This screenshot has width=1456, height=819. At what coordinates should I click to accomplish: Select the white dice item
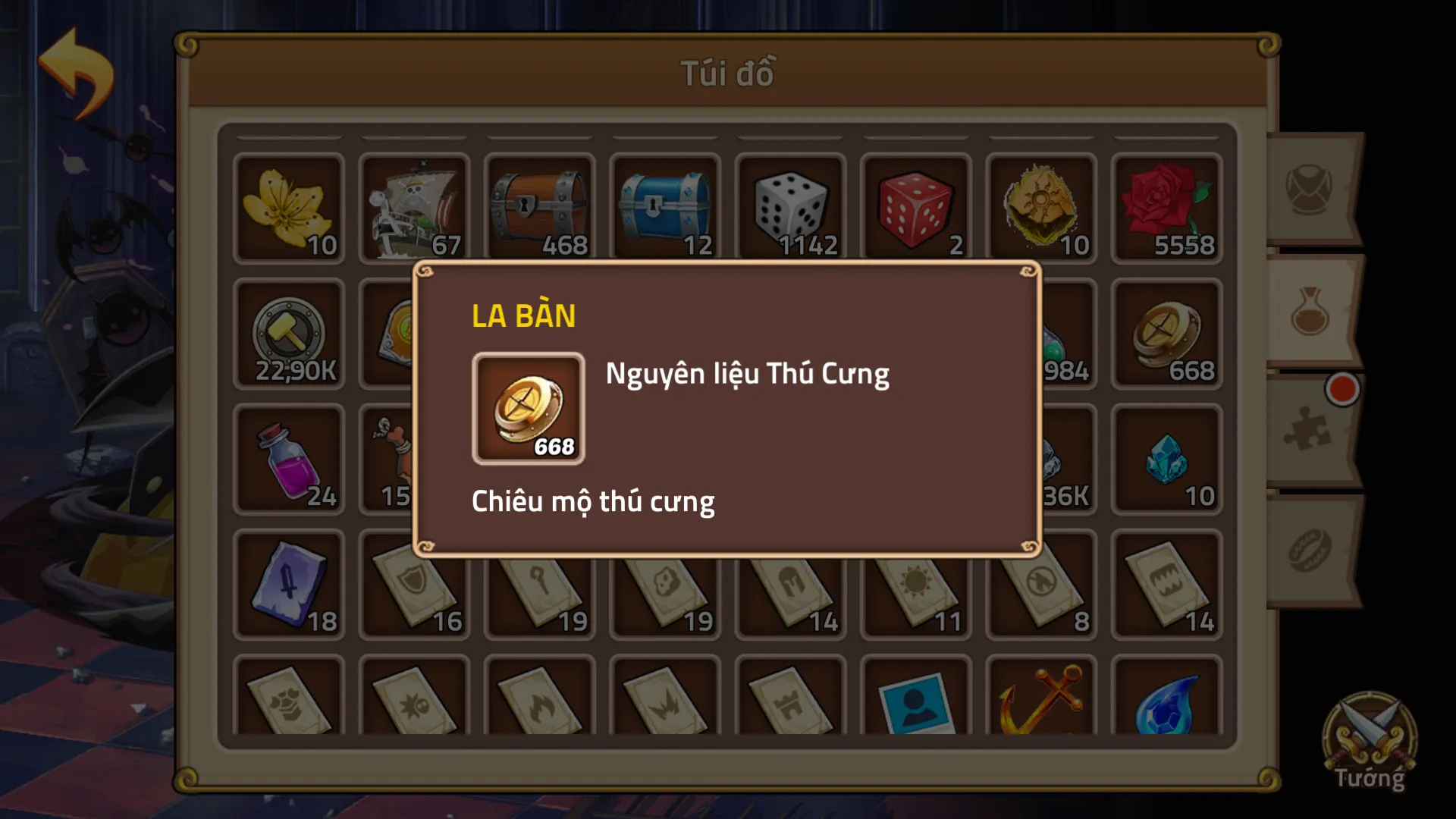(x=790, y=209)
